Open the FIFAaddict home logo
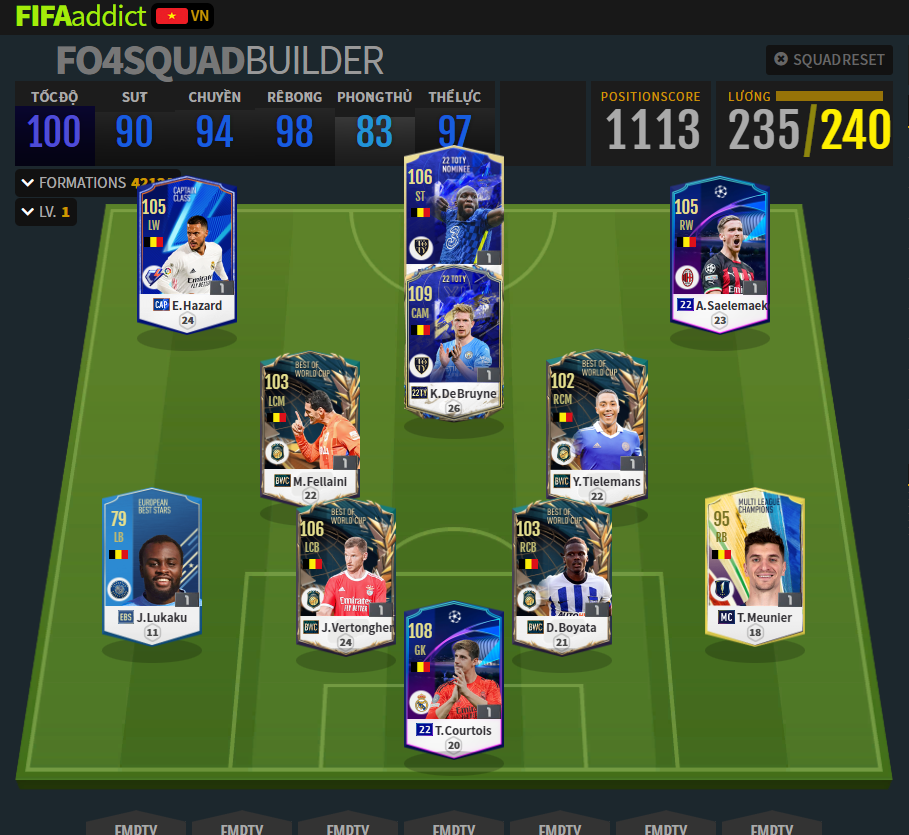This screenshot has height=835, width=909. click(x=80, y=16)
